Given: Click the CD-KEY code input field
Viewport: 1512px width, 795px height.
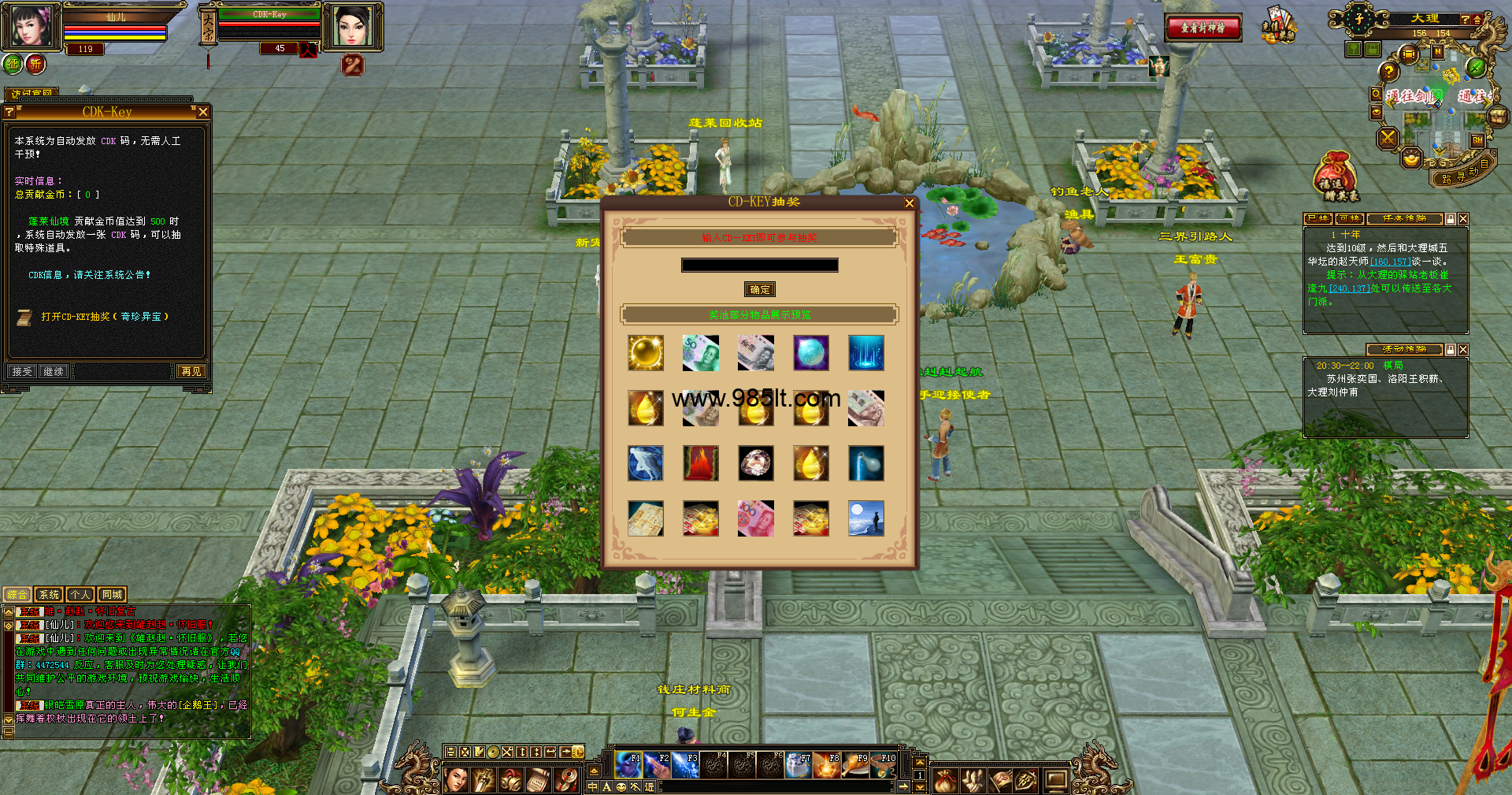Looking at the screenshot, I should click(759, 266).
